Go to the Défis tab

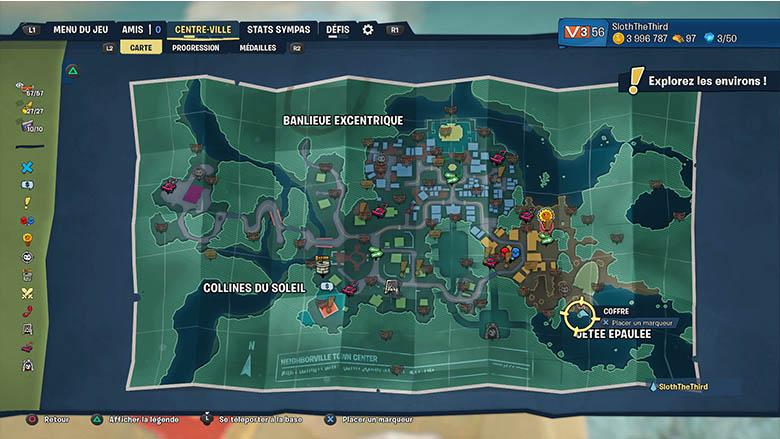point(338,29)
